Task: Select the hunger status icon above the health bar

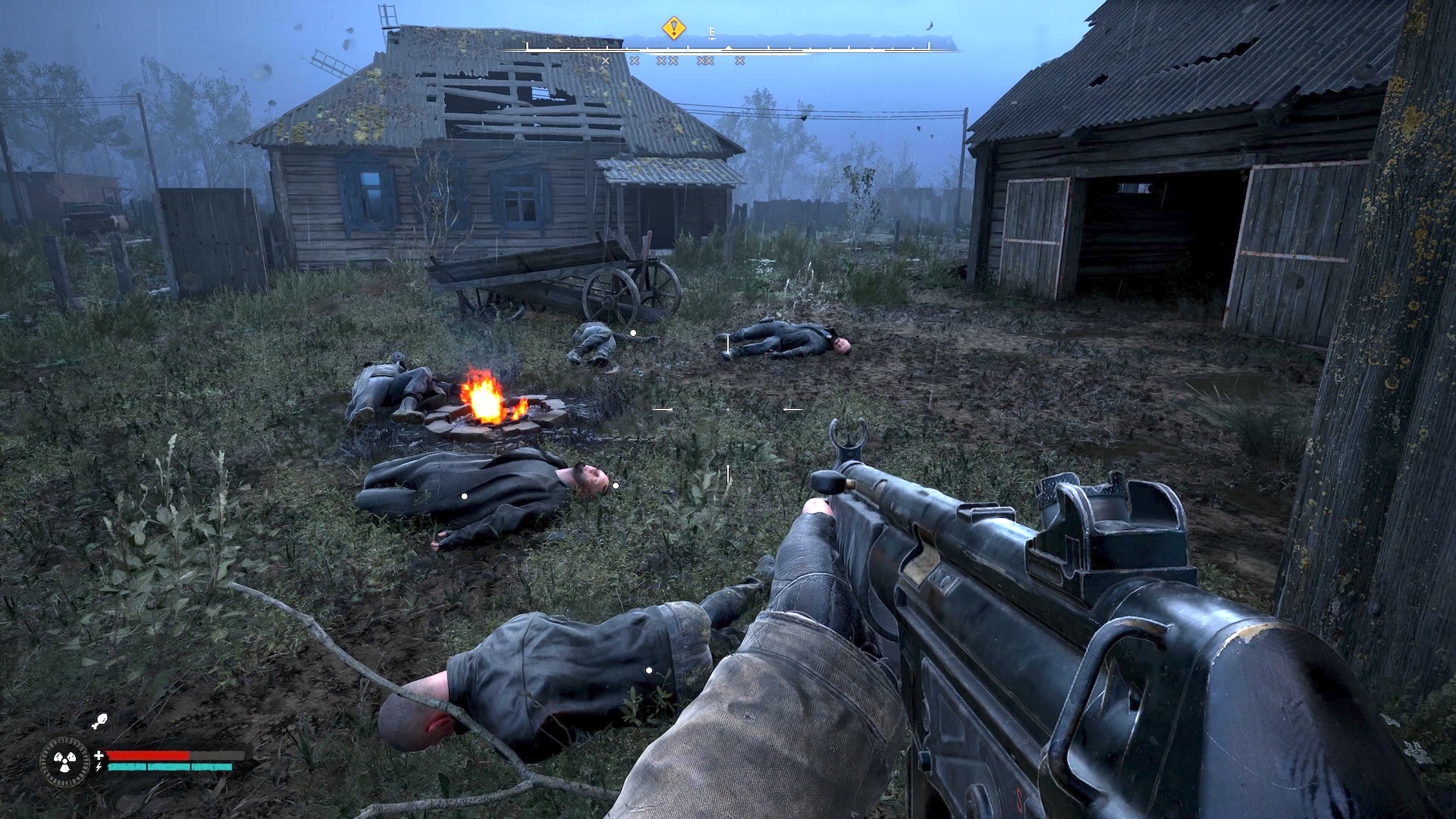Action: [99, 722]
